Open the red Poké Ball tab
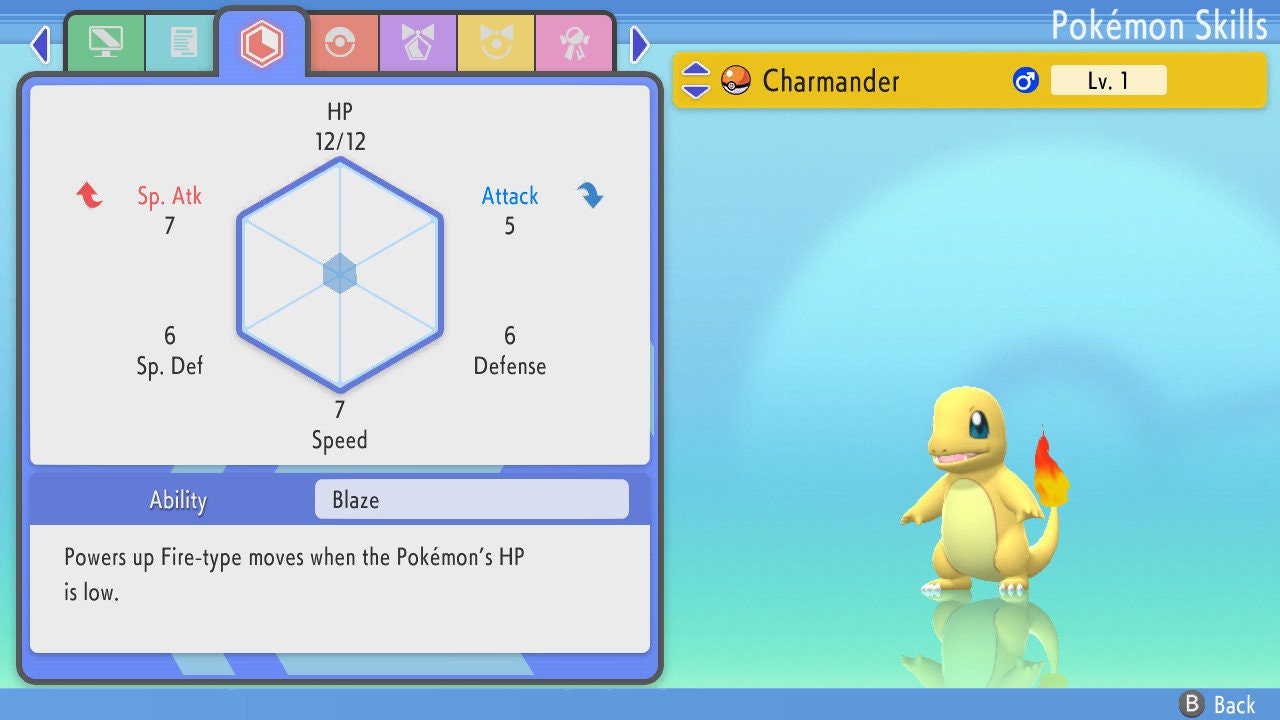Image resolution: width=1280 pixels, height=720 pixels. tap(340, 43)
